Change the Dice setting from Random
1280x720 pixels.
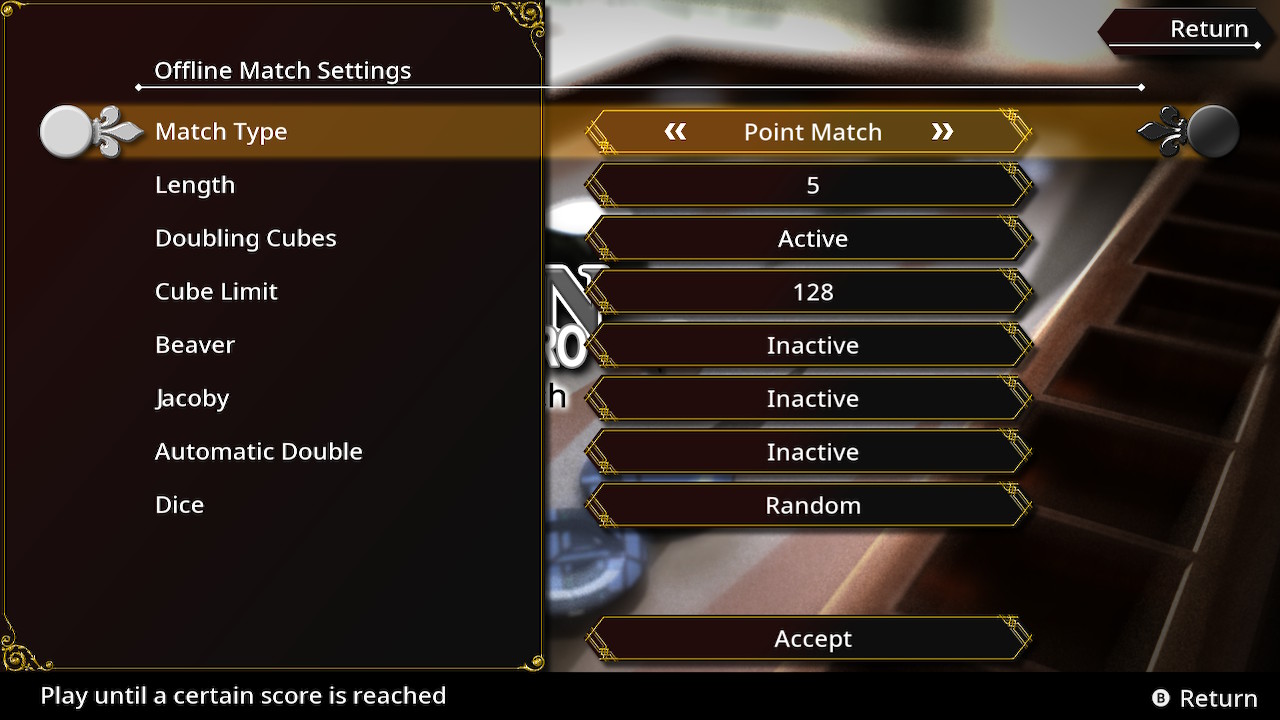tap(813, 505)
